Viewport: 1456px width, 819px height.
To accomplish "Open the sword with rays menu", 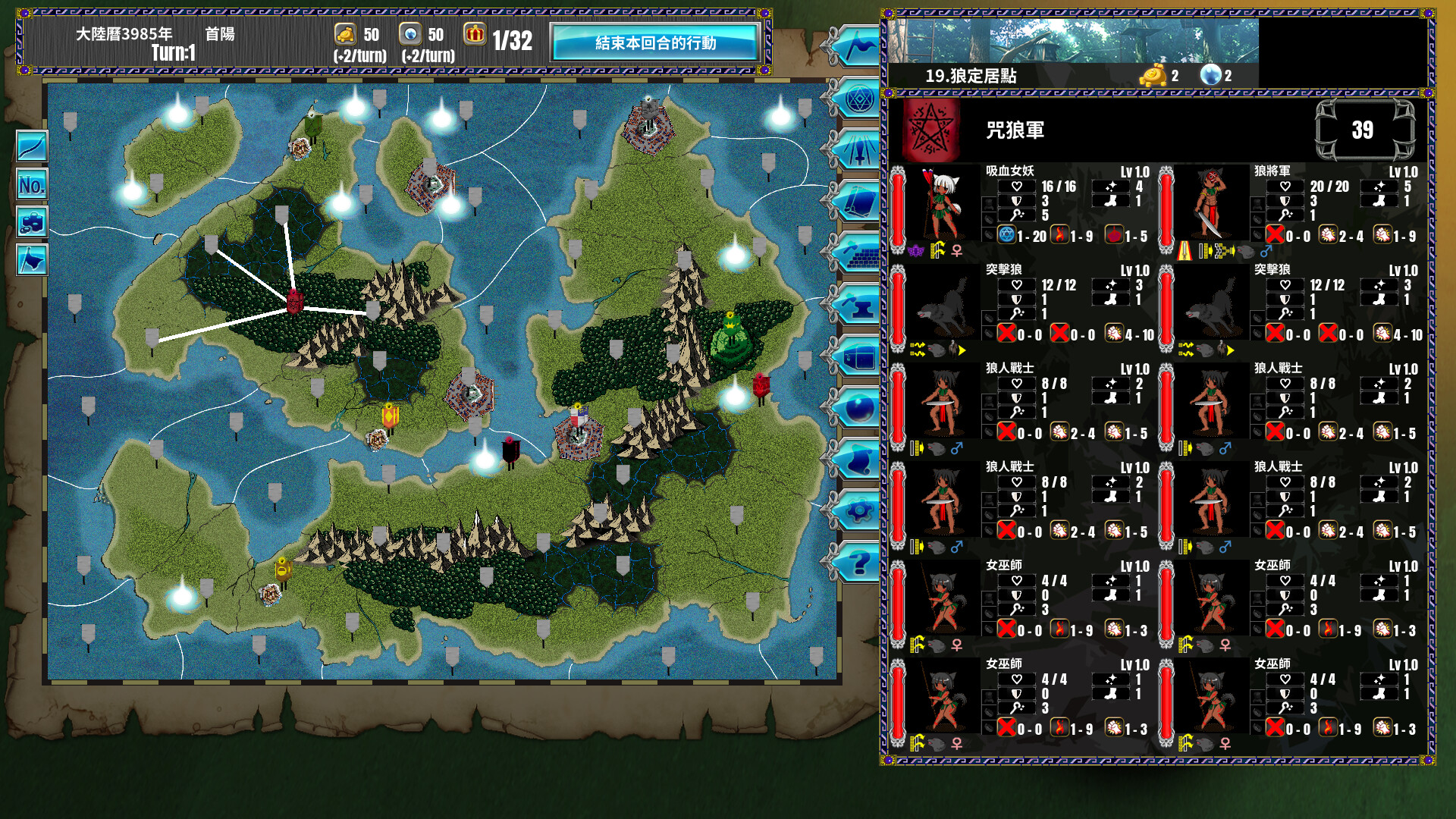I will click(858, 150).
